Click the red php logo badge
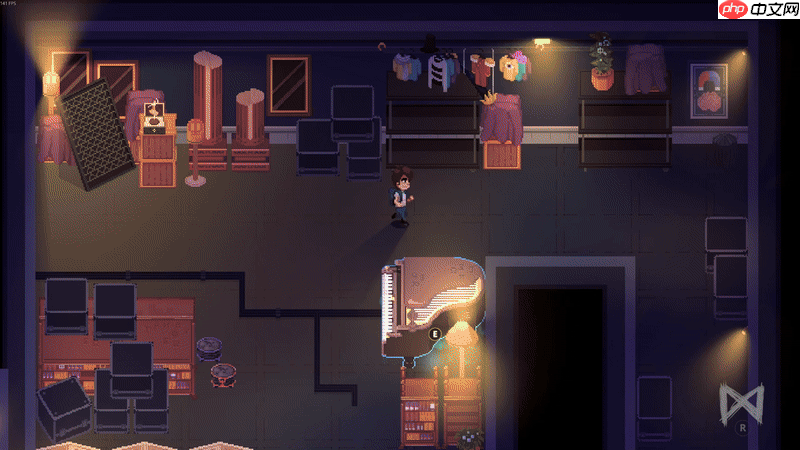800x450 pixels. pyautogui.click(x=734, y=10)
